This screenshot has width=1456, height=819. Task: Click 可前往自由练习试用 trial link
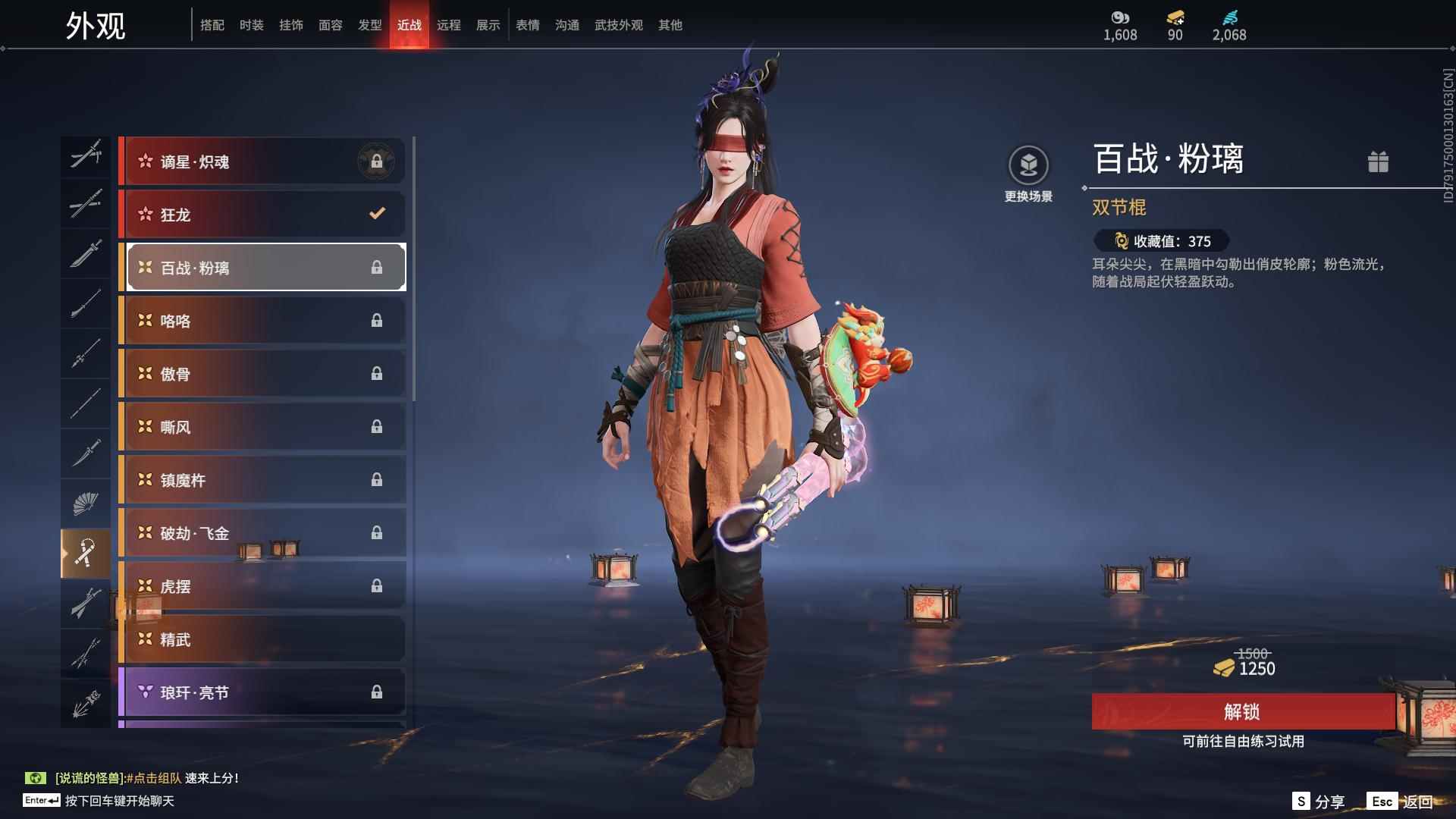click(1241, 743)
